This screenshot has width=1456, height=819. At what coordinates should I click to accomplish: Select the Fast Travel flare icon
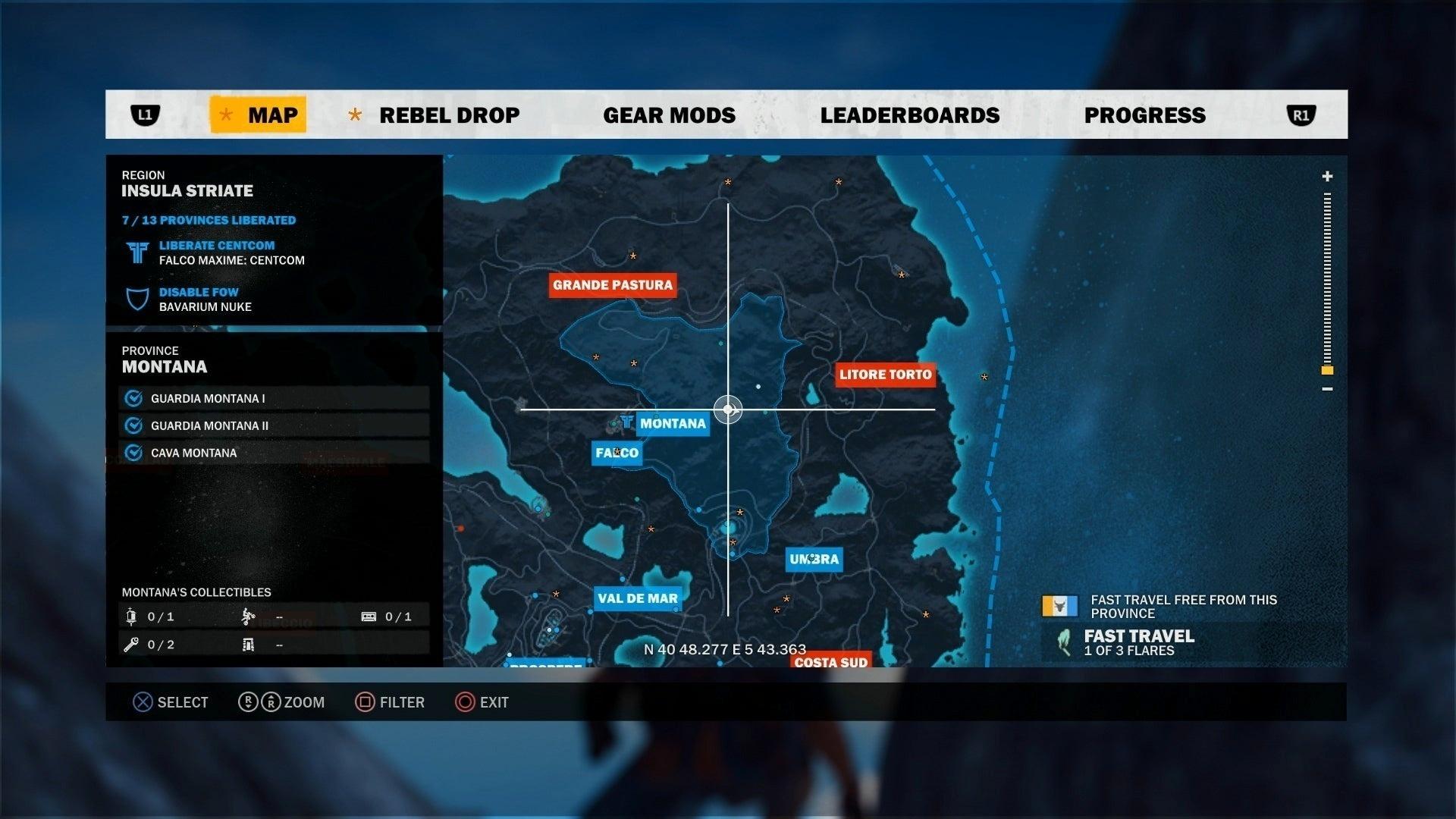pos(1064,639)
